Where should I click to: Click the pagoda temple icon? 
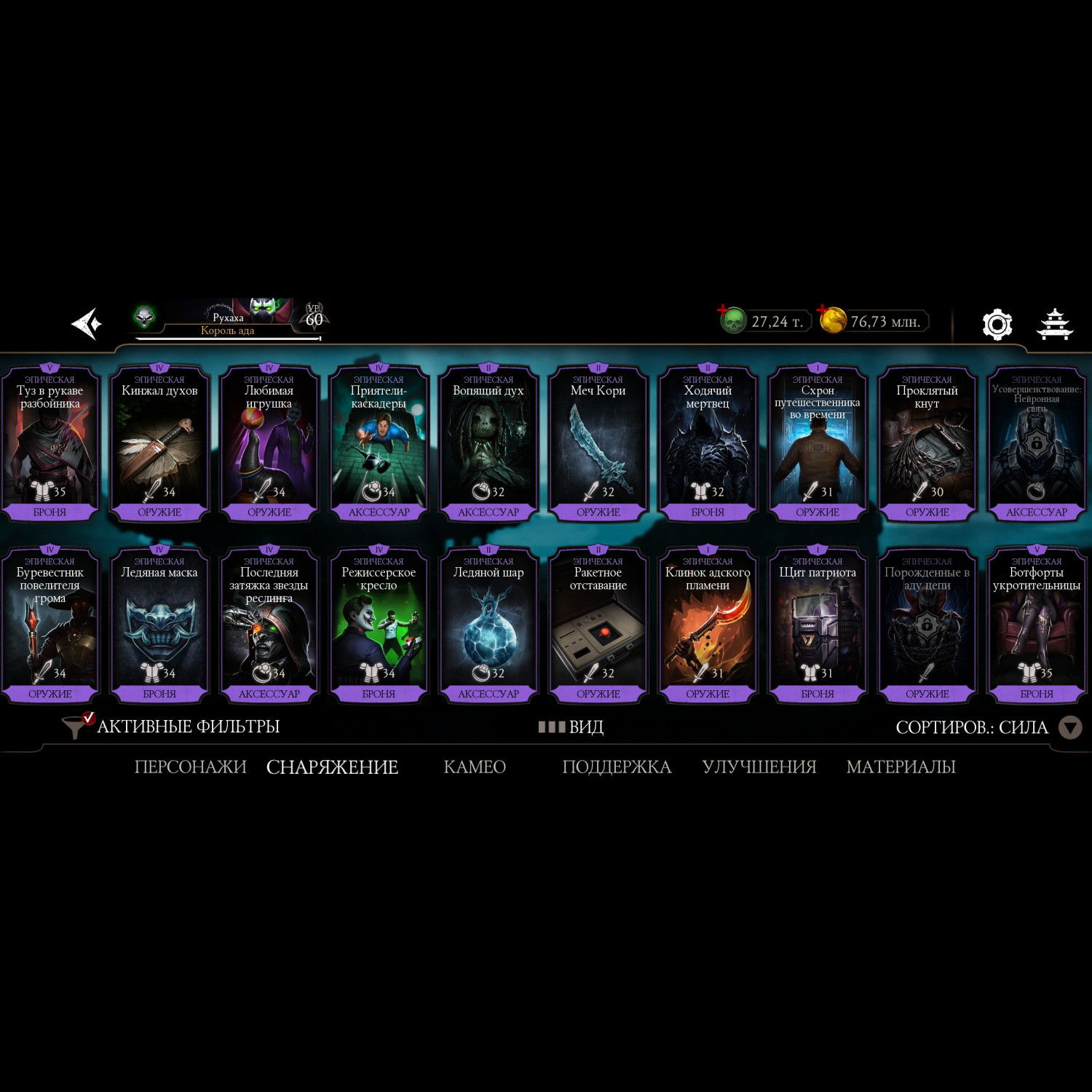[x=1054, y=325]
